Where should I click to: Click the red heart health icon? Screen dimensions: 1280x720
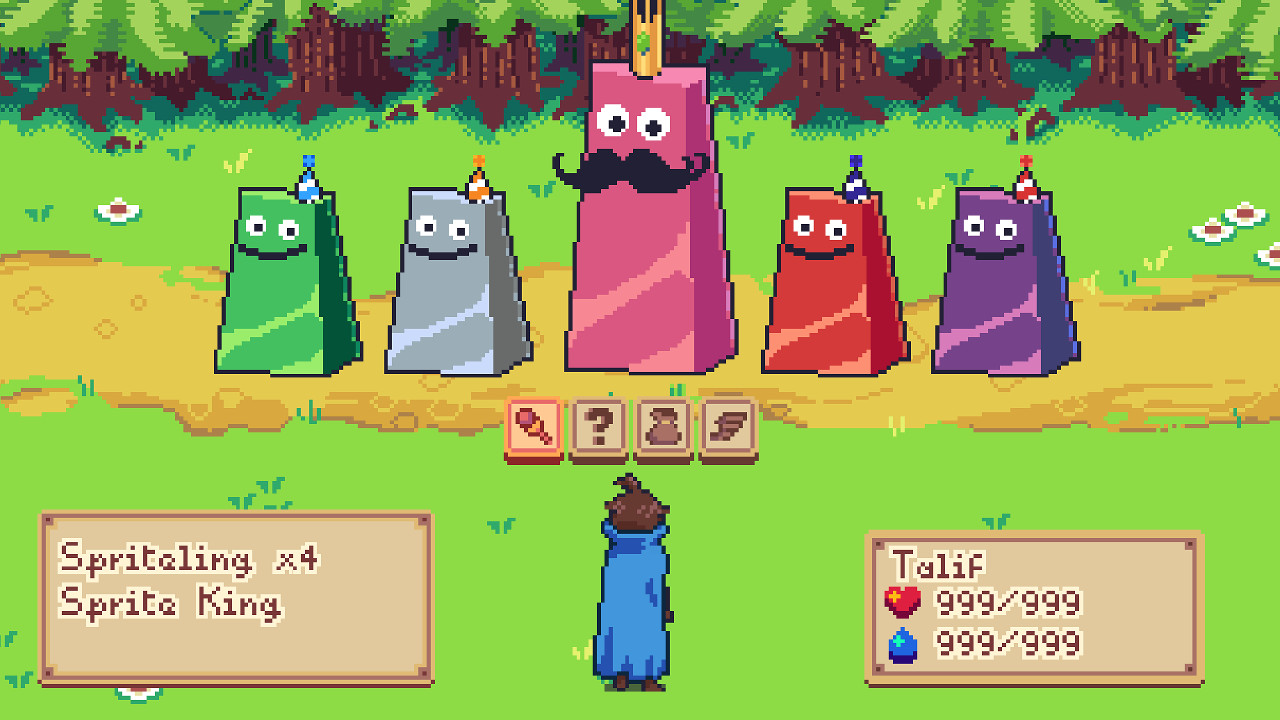(x=901, y=603)
